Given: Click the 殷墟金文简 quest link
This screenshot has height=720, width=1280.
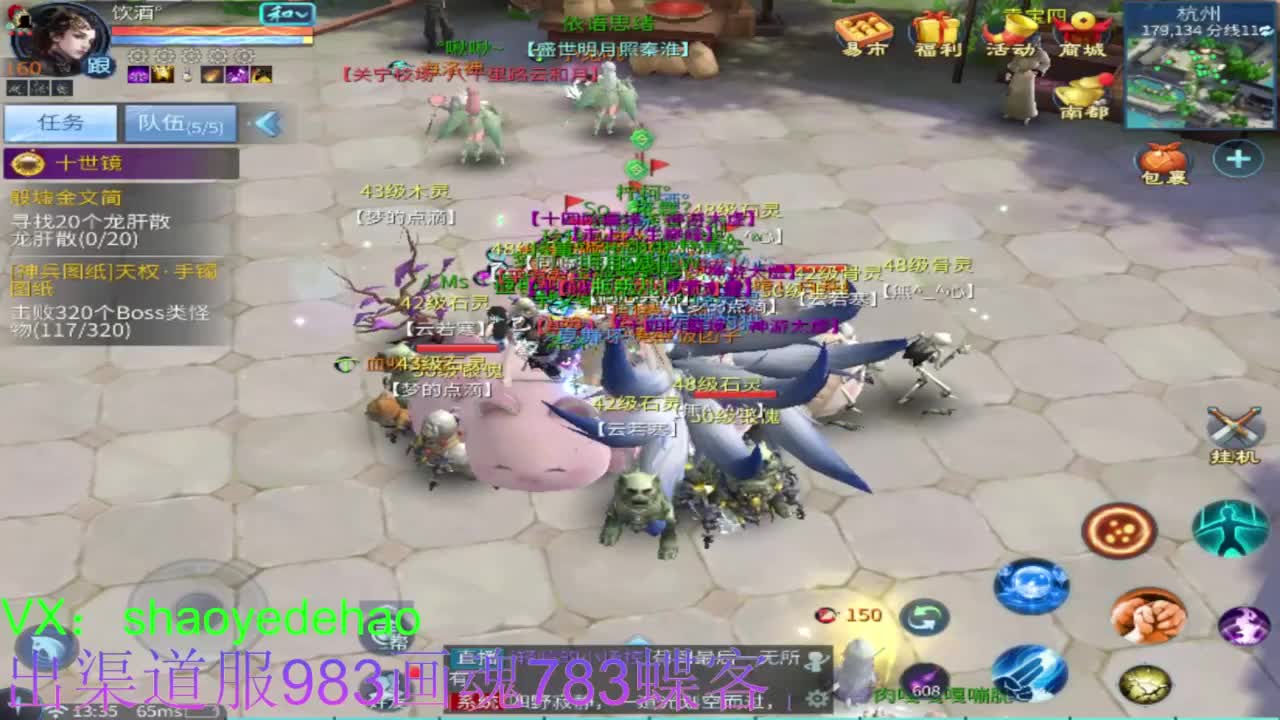Looking at the screenshot, I should (x=65, y=198).
